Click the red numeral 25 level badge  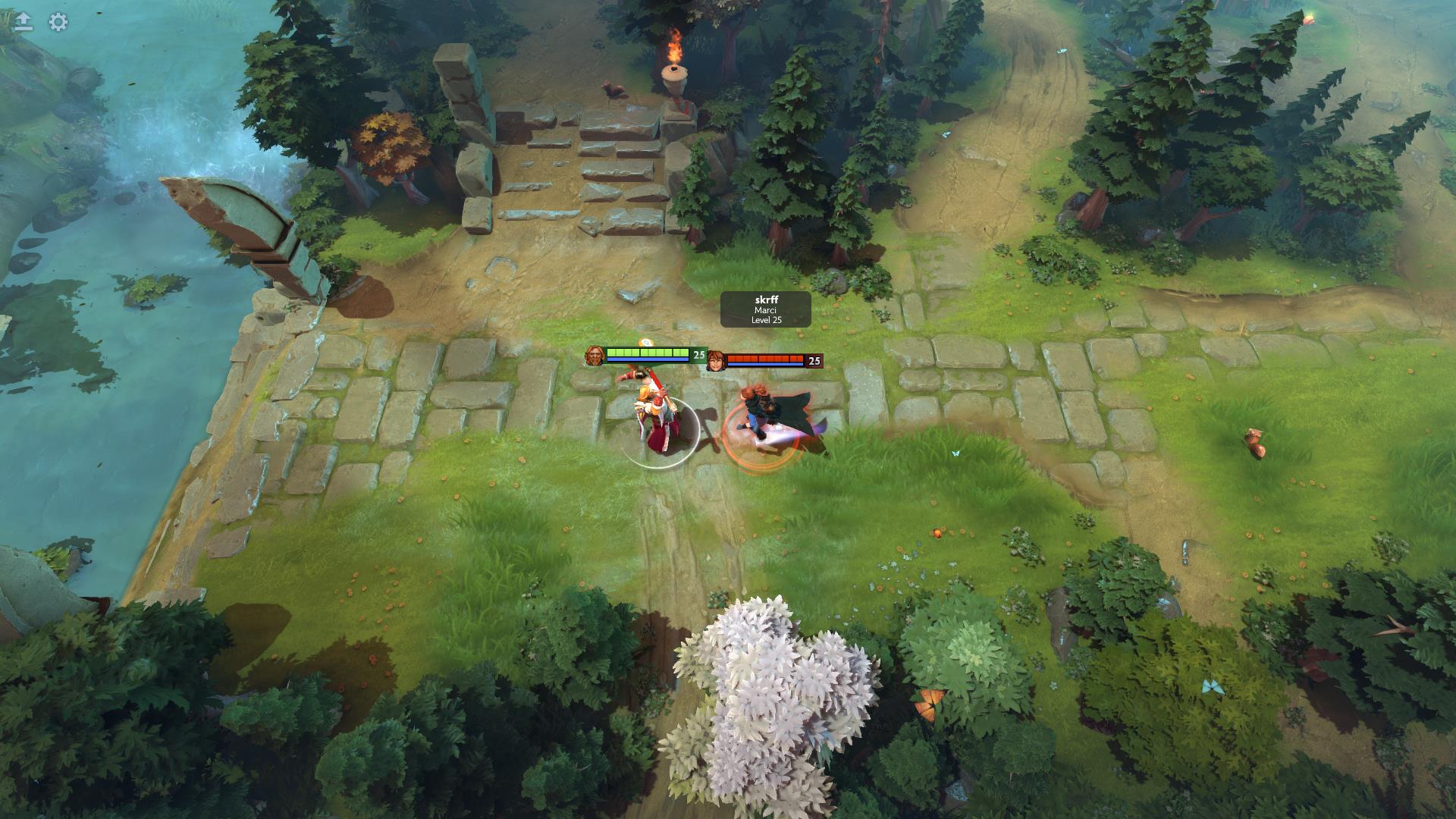coord(814,362)
